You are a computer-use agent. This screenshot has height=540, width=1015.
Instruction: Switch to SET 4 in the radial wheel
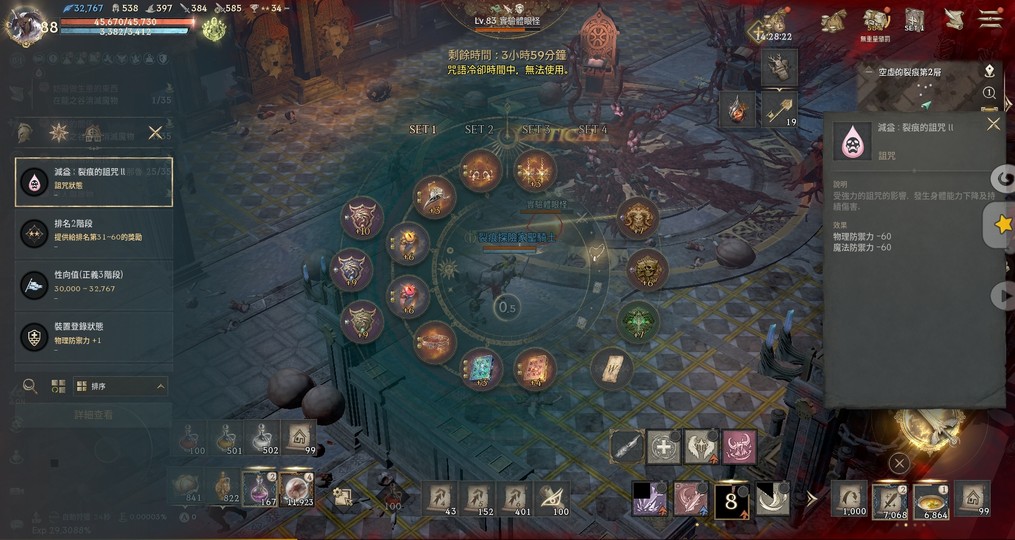(x=592, y=130)
